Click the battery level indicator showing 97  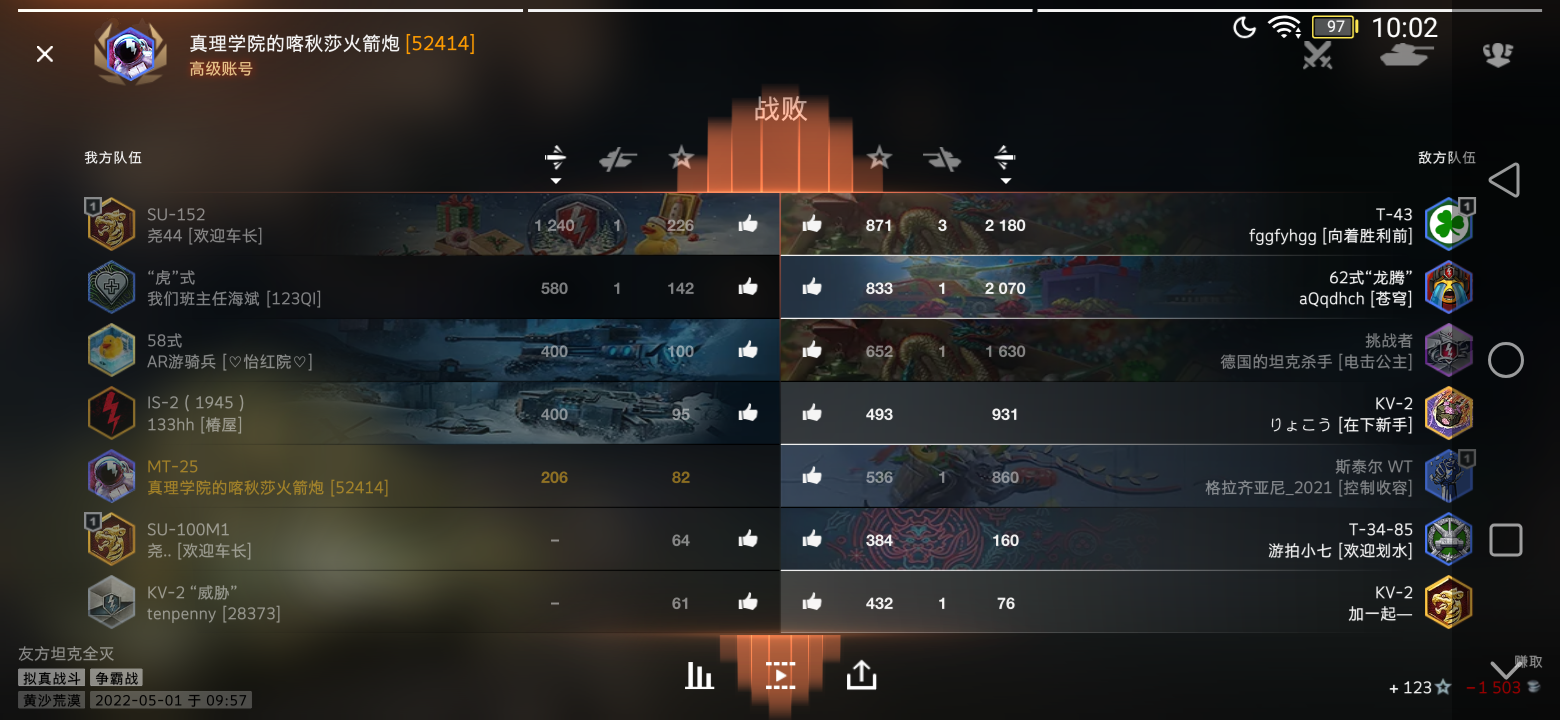[x=1333, y=27]
